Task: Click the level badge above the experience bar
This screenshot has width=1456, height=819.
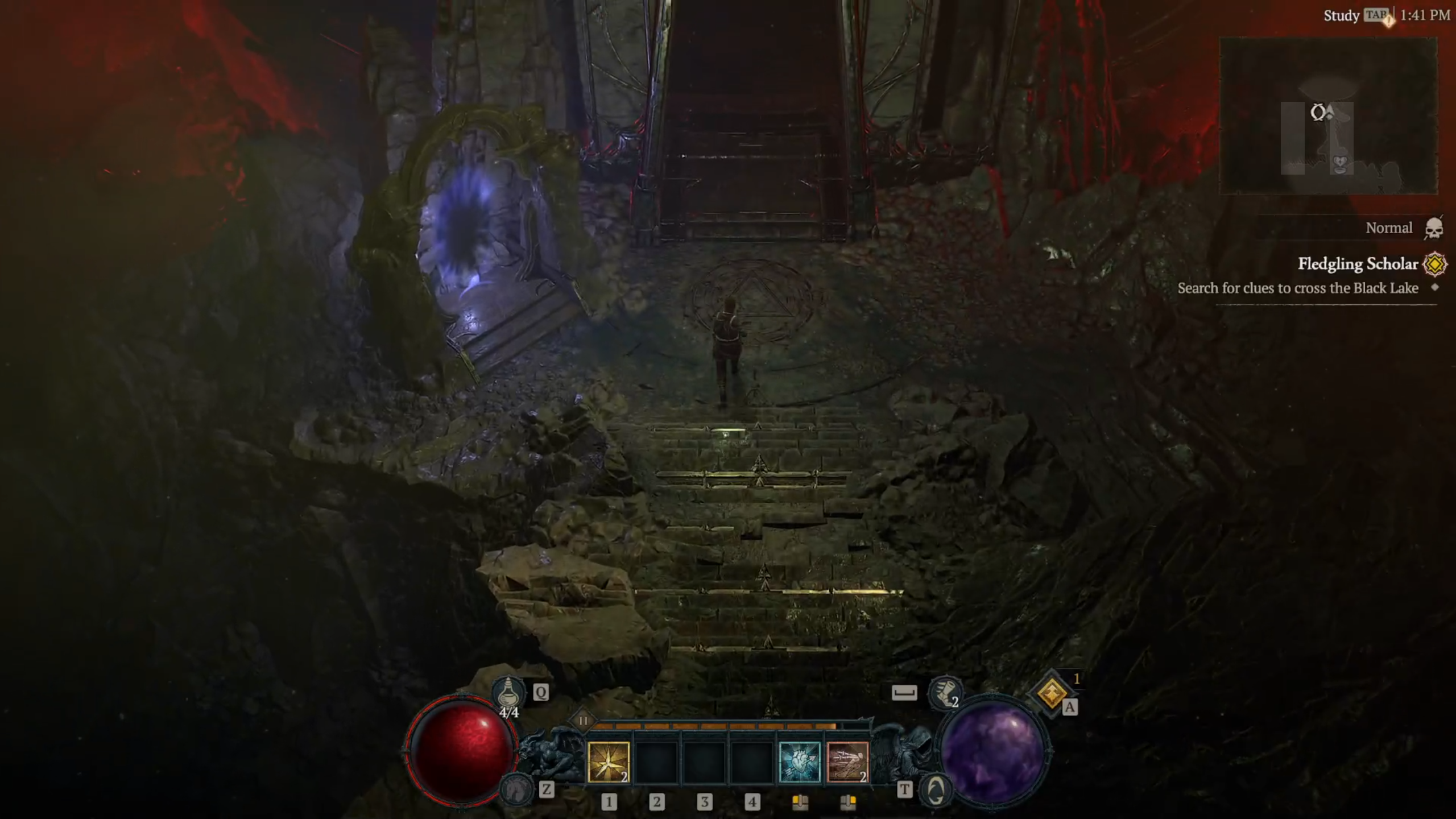Action: [582, 721]
